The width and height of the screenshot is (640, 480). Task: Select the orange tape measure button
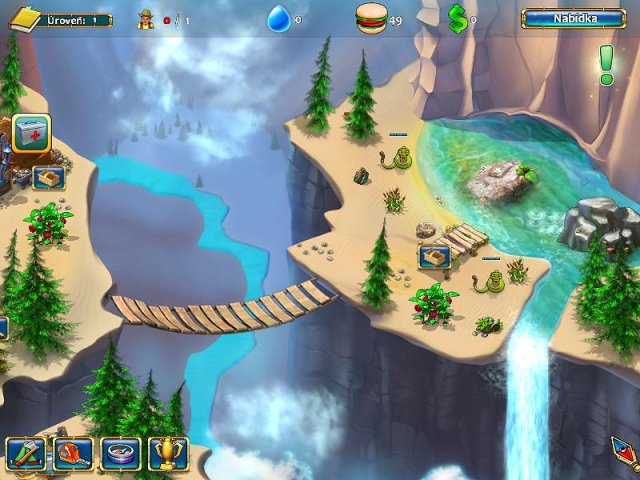click(x=72, y=454)
